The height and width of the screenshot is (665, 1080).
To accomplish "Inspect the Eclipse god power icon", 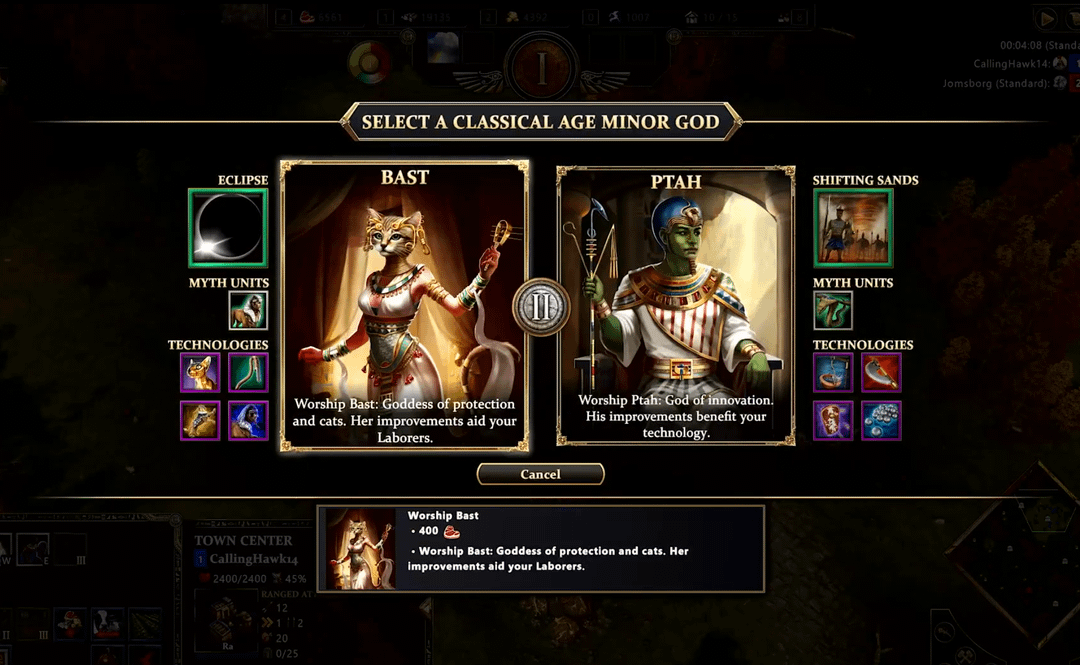I will pos(228,228).
